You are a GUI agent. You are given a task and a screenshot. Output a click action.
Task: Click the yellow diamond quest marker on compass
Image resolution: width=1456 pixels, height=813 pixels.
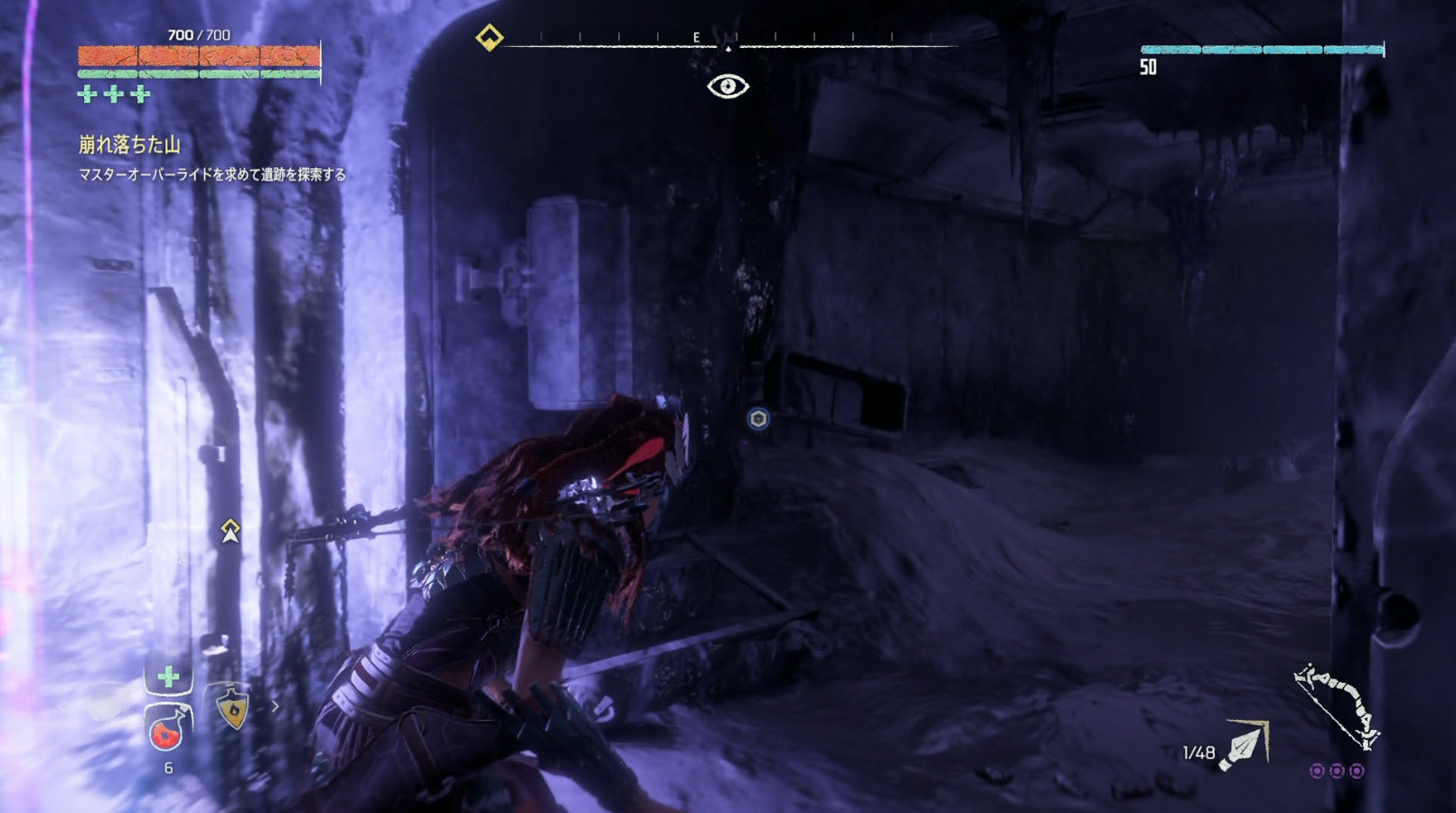coord(489,38)
